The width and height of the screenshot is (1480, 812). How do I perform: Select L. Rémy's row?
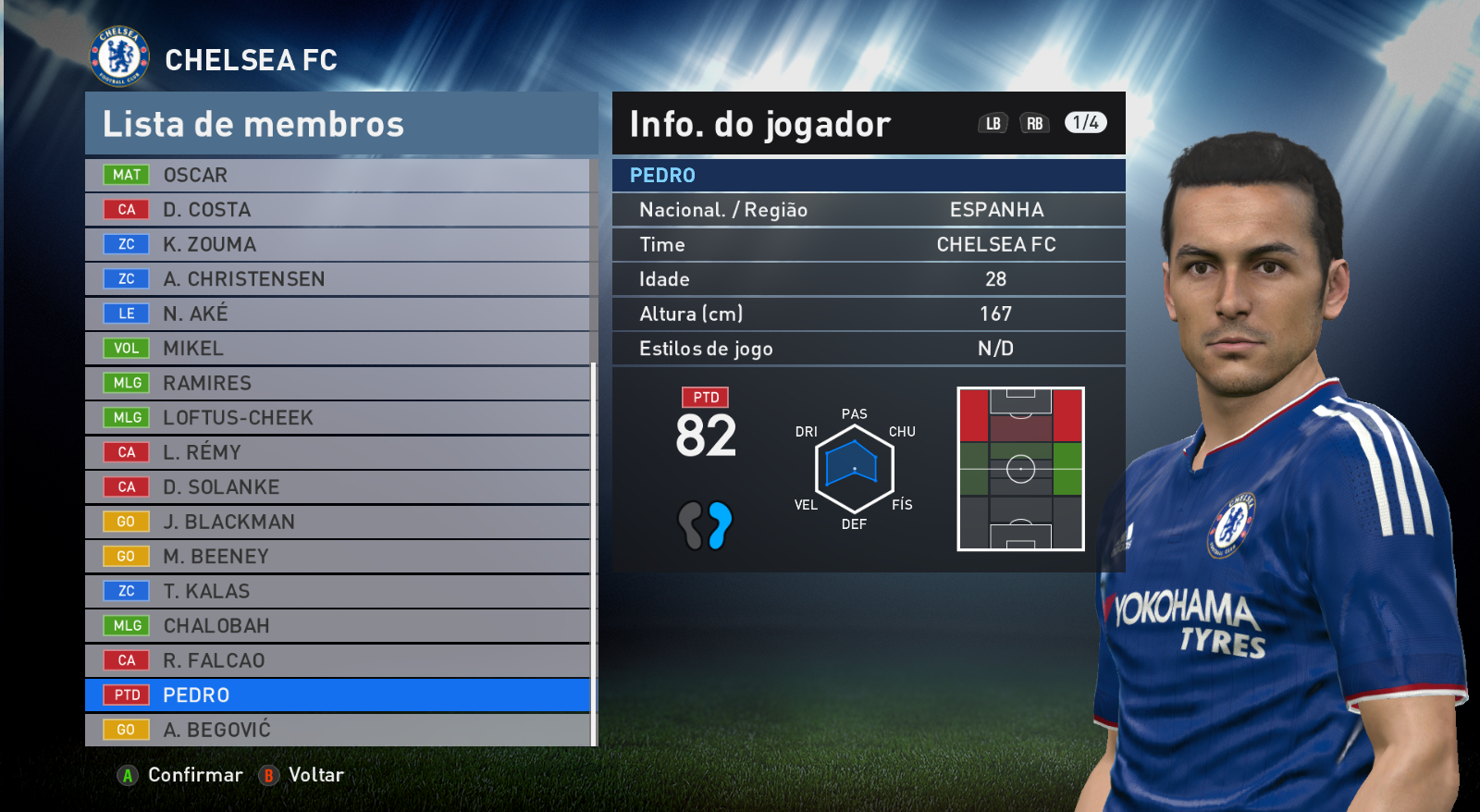pyautogui.click(x=338, y=452)
